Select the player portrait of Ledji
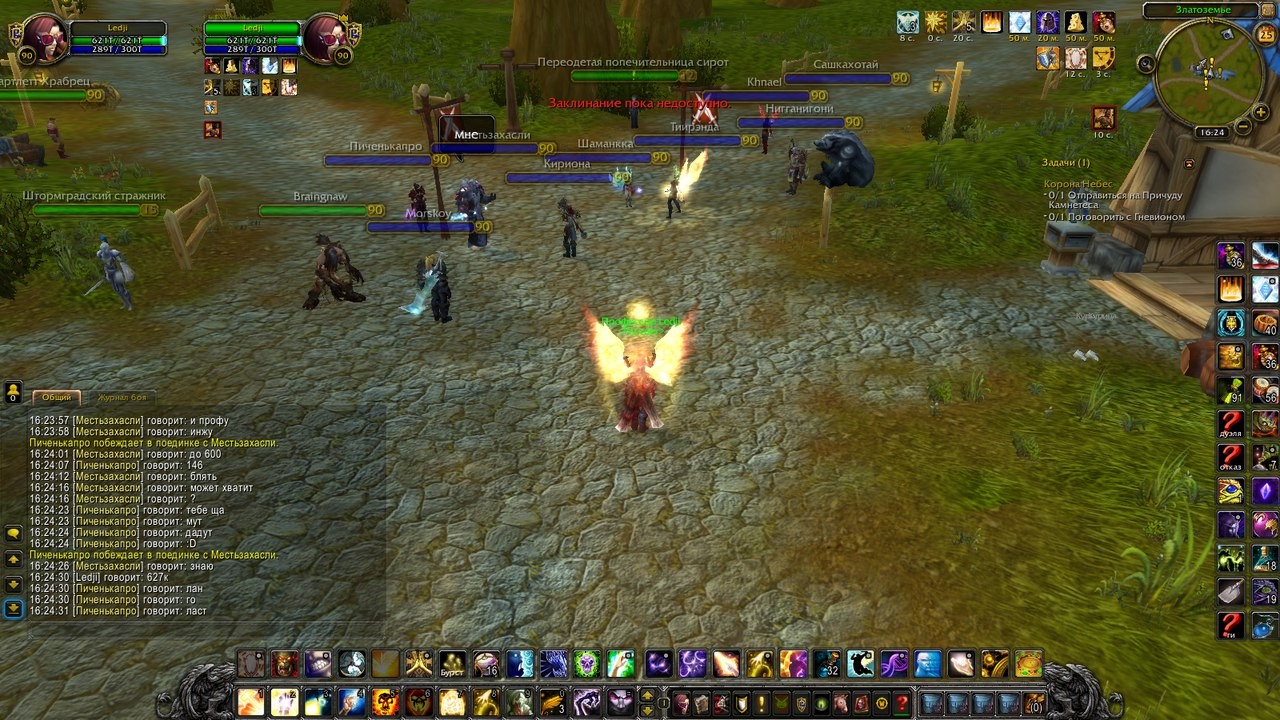Screen dimensions: 1280x720 point(45,39)
